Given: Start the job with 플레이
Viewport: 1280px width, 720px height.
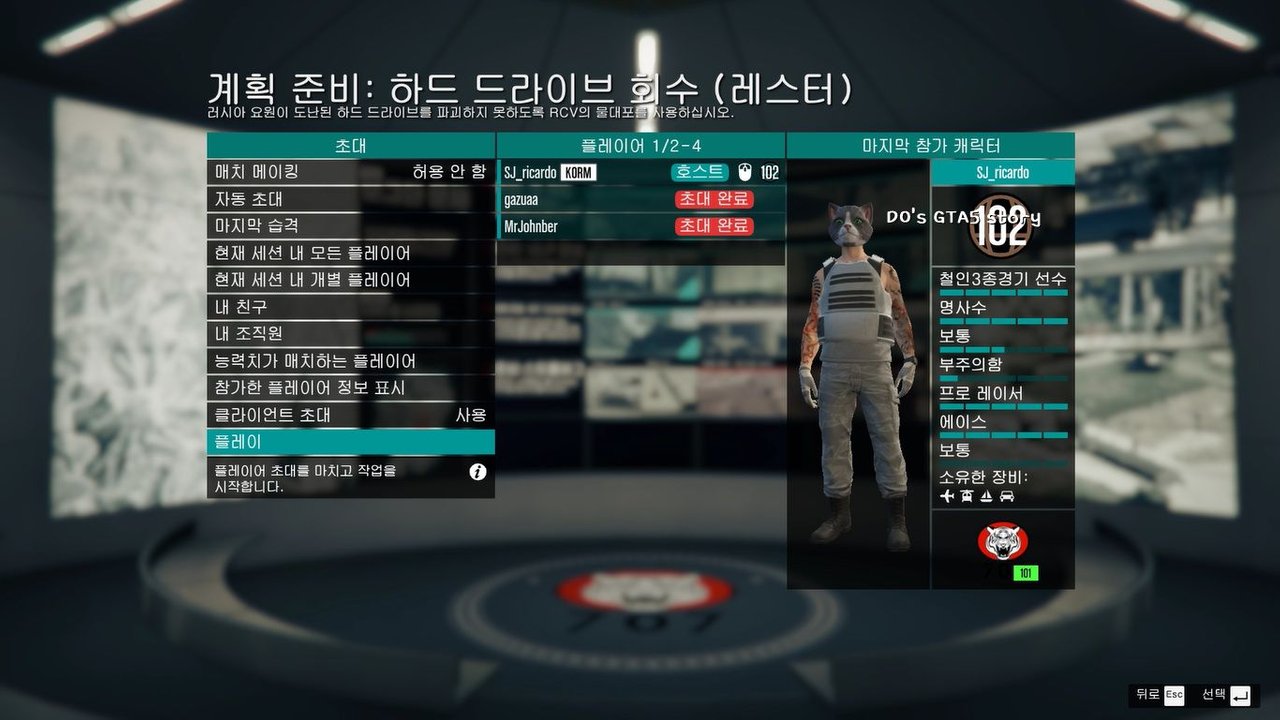Looking at the screenshot, I should pyautogui.click(x=350, y=442).
